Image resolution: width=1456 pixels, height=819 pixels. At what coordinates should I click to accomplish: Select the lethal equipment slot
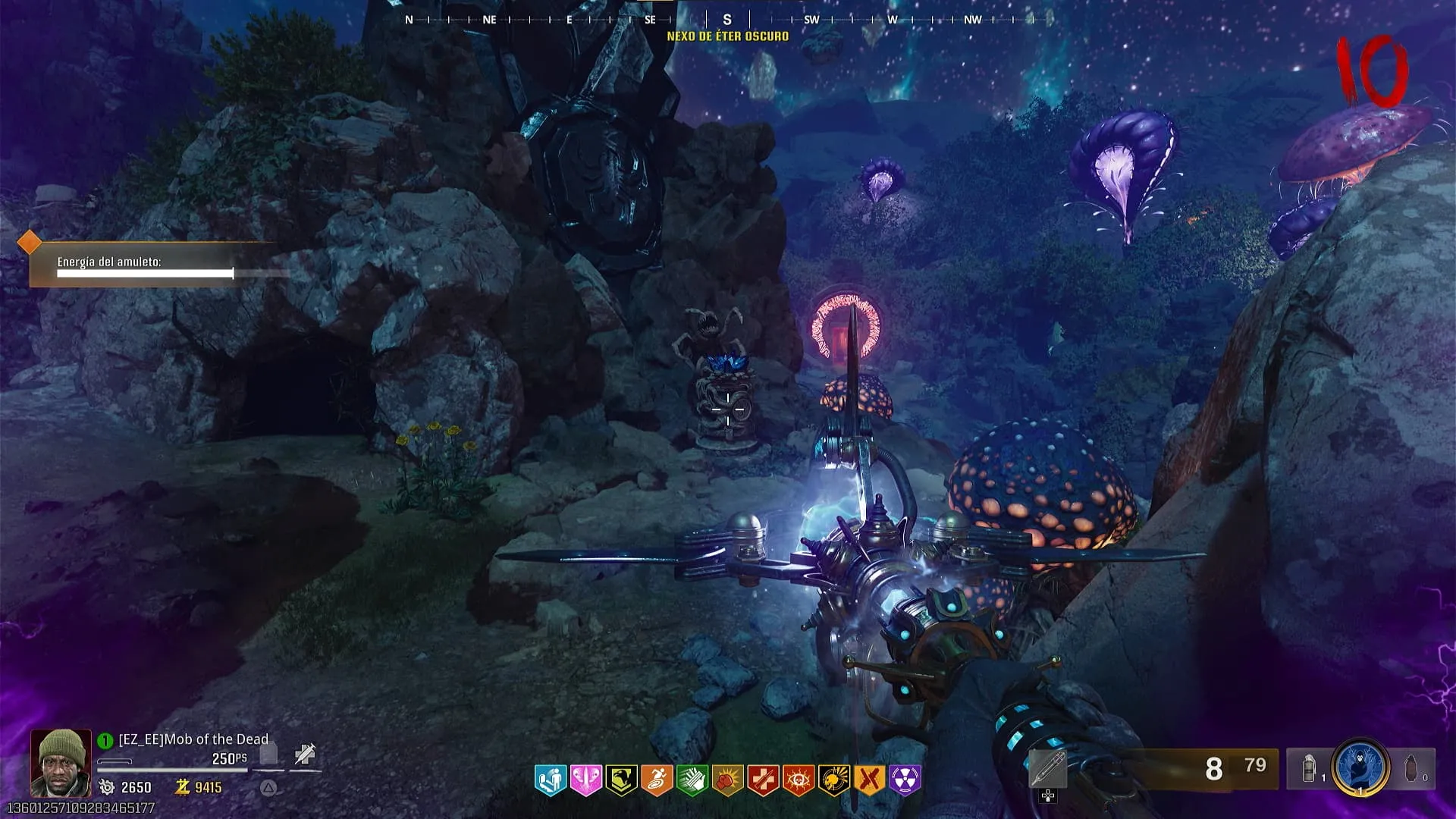tap(1411, 769)
